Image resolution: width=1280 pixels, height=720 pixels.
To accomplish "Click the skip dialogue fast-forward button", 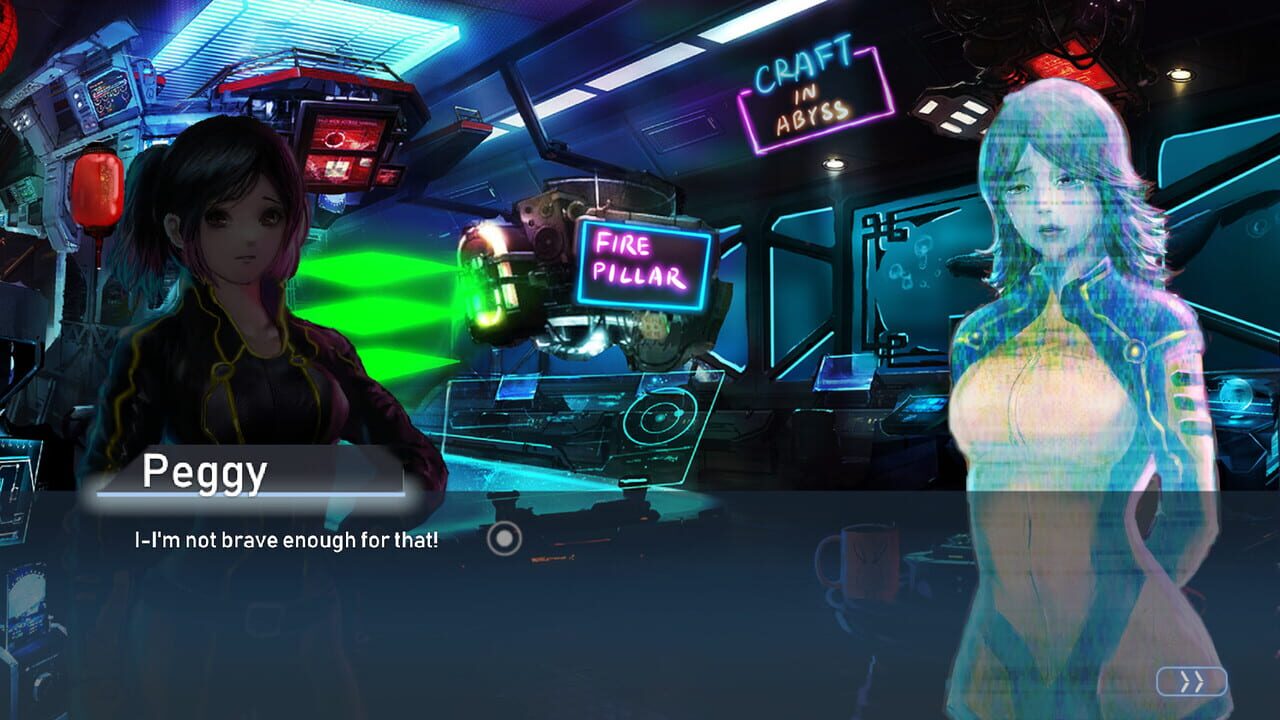I will point(1190,683).
